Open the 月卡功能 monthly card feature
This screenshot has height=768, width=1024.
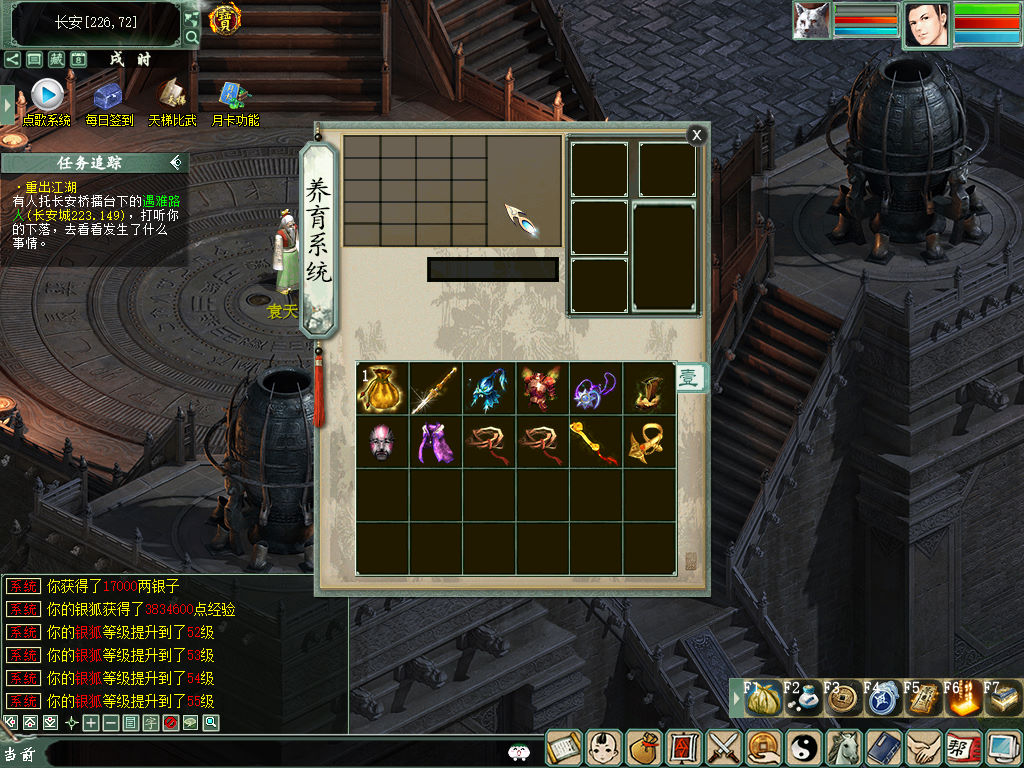click(235, 96)
